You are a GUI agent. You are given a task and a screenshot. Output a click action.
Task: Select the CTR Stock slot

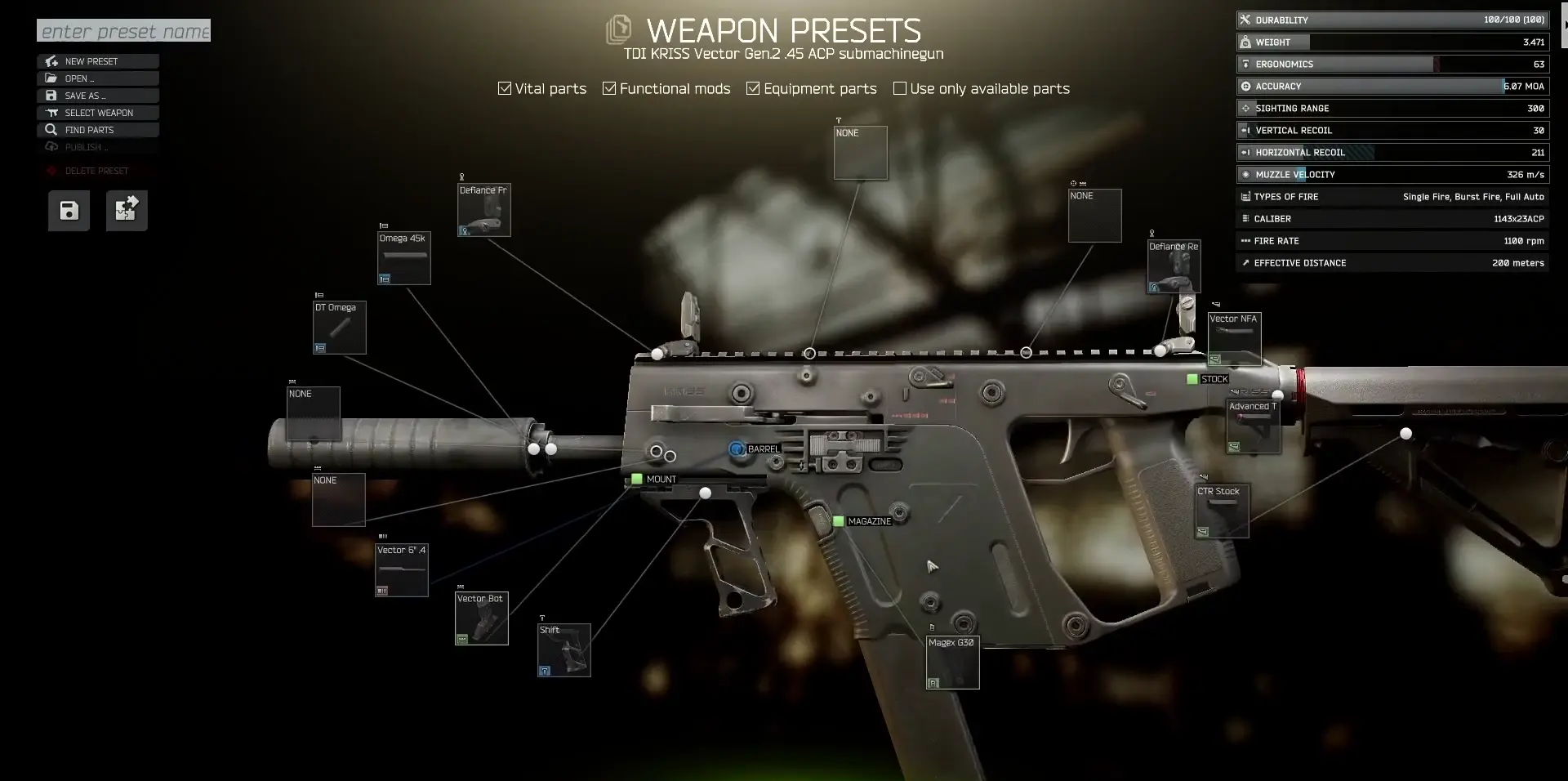(1222, 511)
